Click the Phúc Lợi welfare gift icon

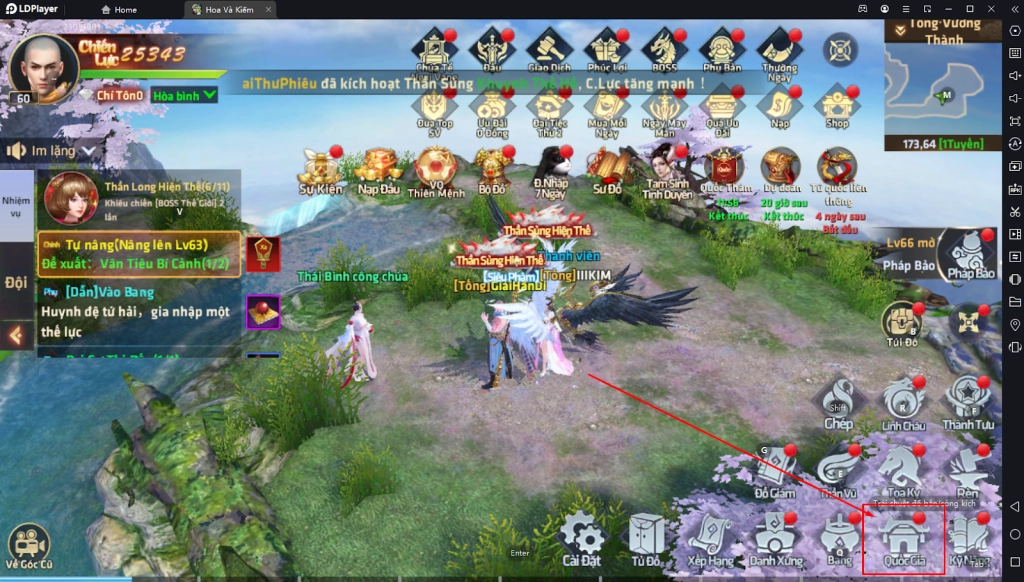605,50
